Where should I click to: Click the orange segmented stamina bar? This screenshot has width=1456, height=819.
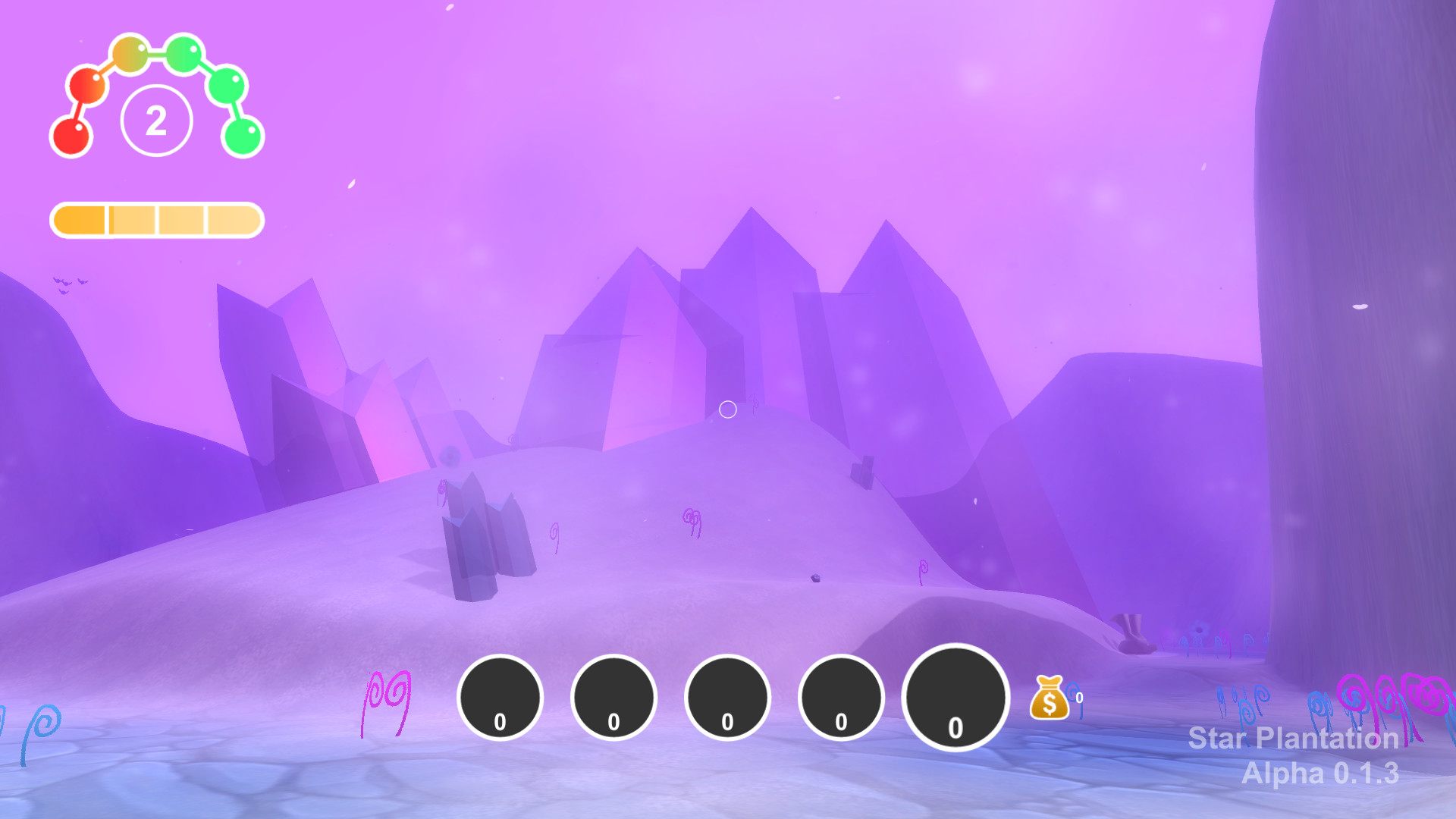coord(157,221)
